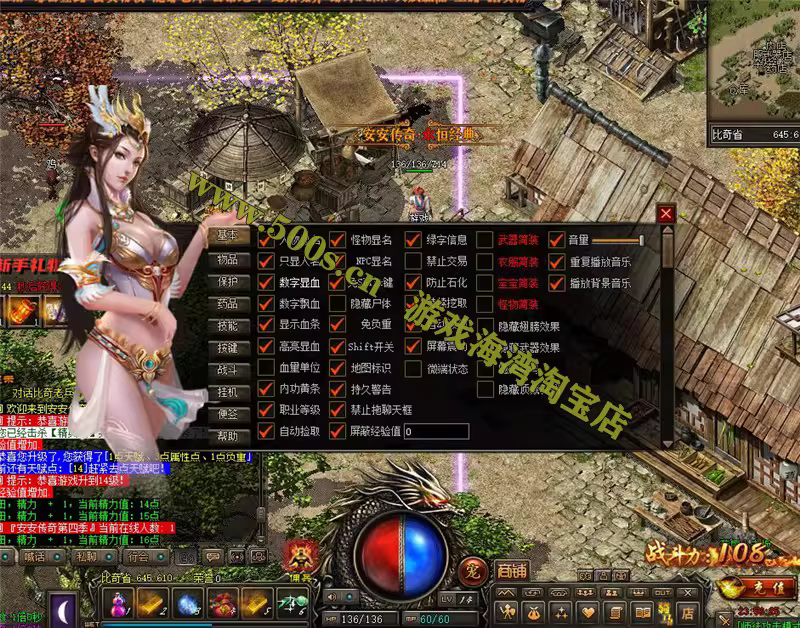This screenshot has width=800, height=628.
Task: Toggle the 播放背景音乐 checkbox
Action: point(557,283)
